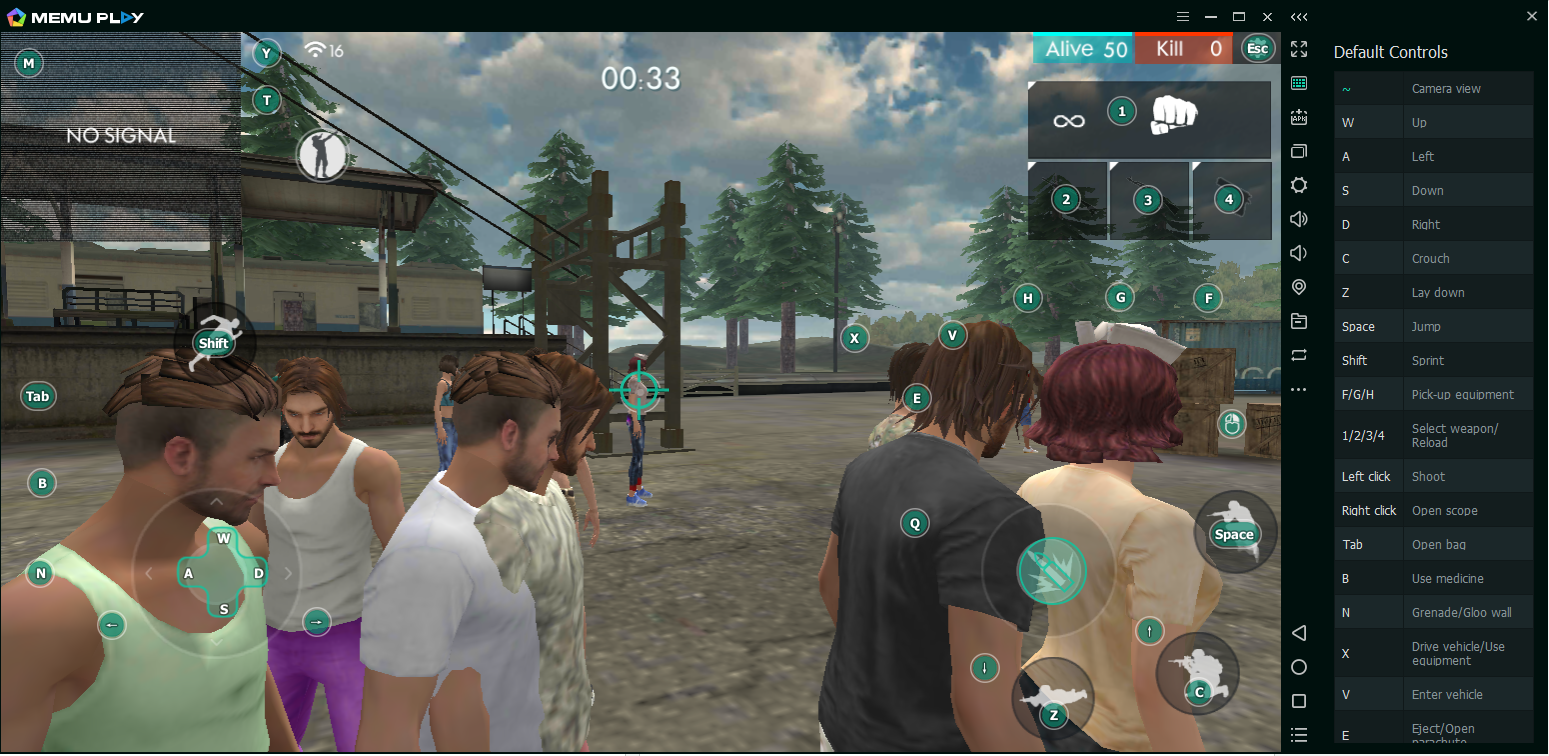
Task: Close the Default Controls panel
Action: (x=1531, y=16)
